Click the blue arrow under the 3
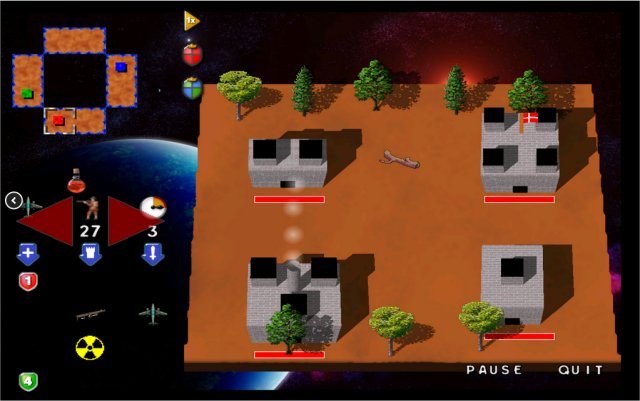640x401 pixels. [152, 254]
